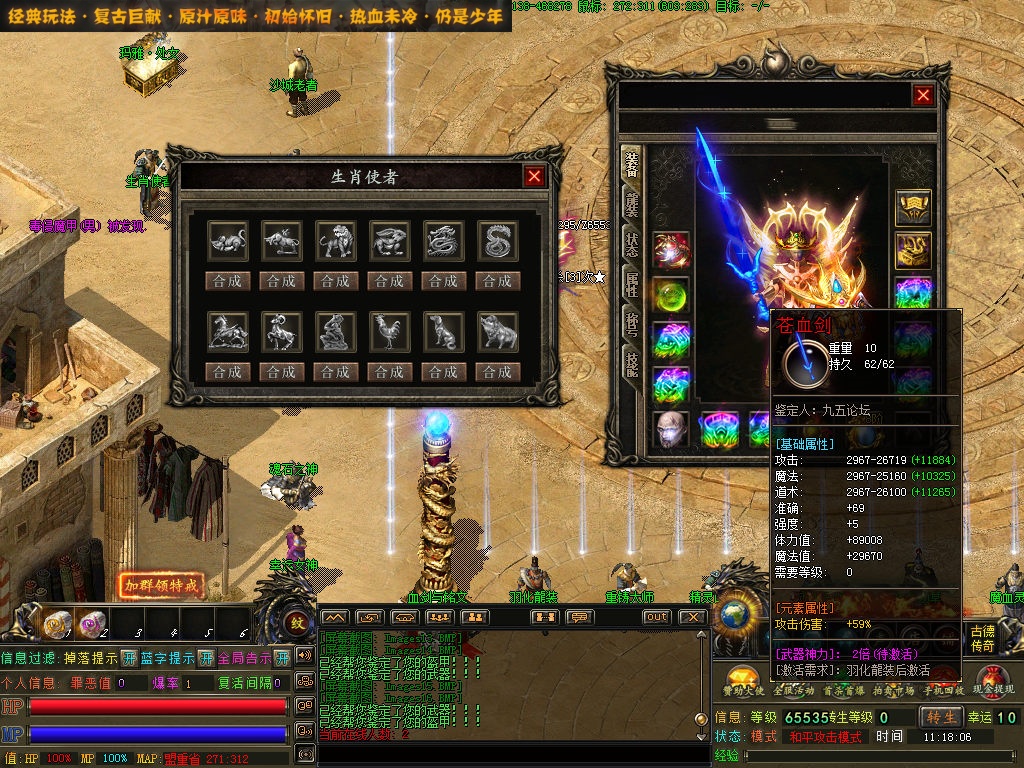Click the chat panel's out button
The image size is (1024, 768).
656,617
